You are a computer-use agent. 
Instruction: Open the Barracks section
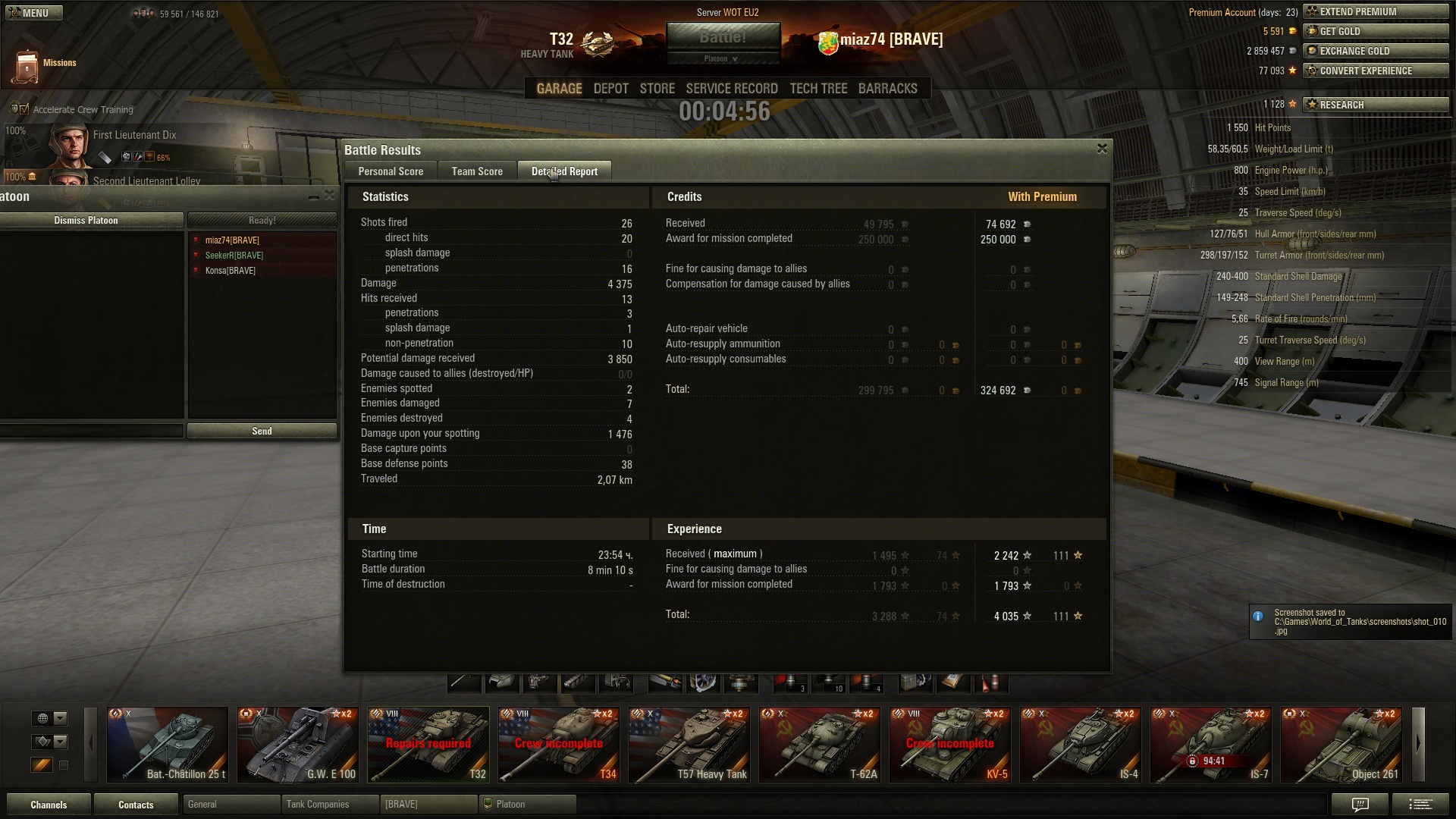tap(887, 89)
